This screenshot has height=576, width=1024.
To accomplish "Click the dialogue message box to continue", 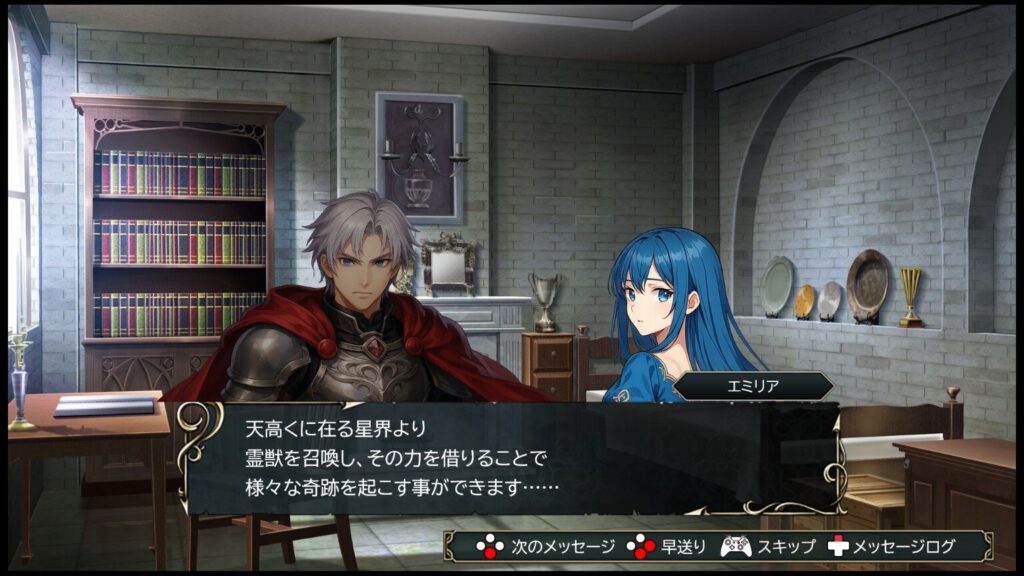I will click(510, 459).
